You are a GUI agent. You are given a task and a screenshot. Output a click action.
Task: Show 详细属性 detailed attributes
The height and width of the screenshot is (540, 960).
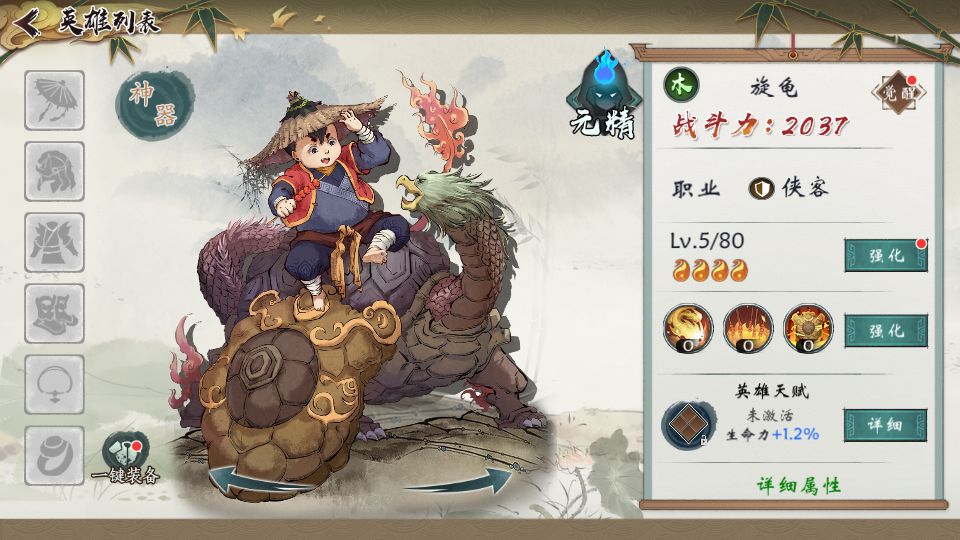pyautogui.click(x=798, y=485)
